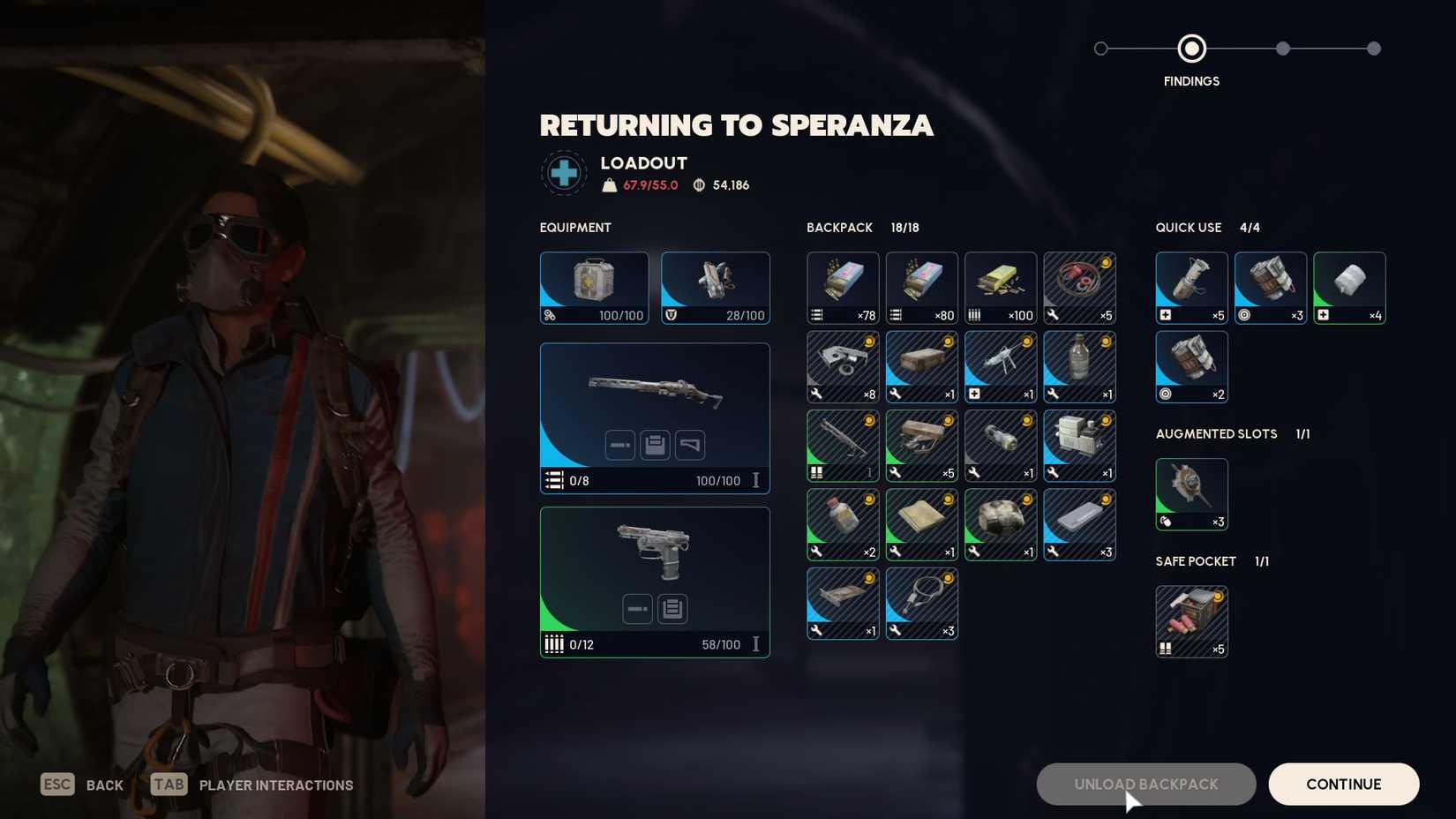Select the wire spool ×5 in the backpack
The height and width of the screenshot is (819, 1456).
1080,287
